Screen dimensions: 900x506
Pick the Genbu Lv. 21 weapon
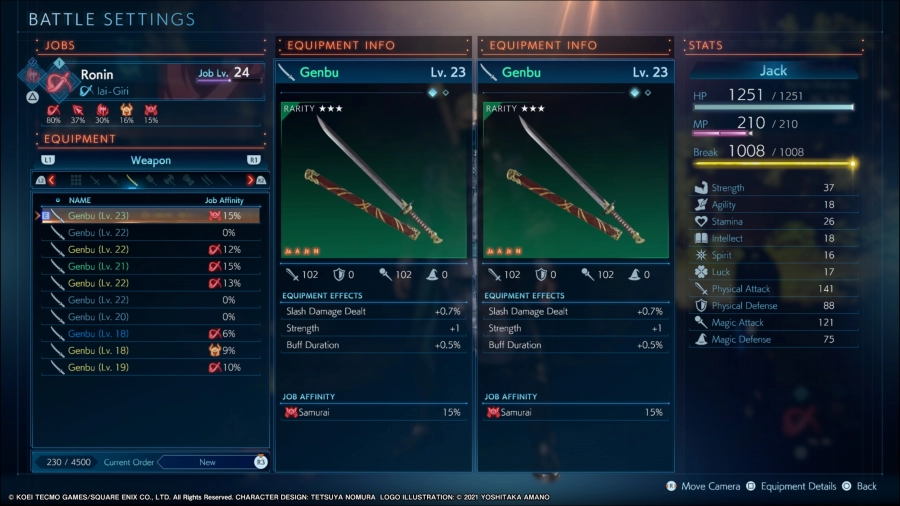click(150, 266)
